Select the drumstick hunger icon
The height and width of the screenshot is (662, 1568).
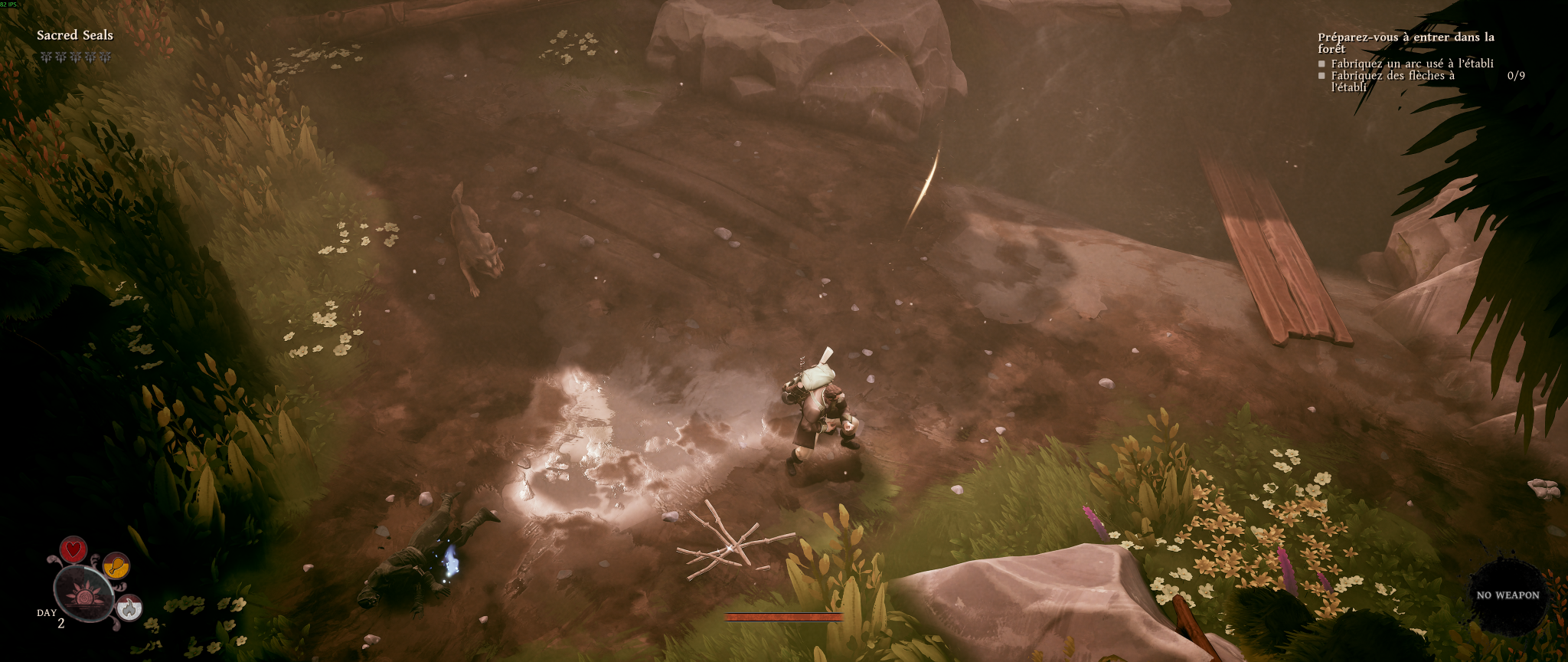[x=116, y=566]
